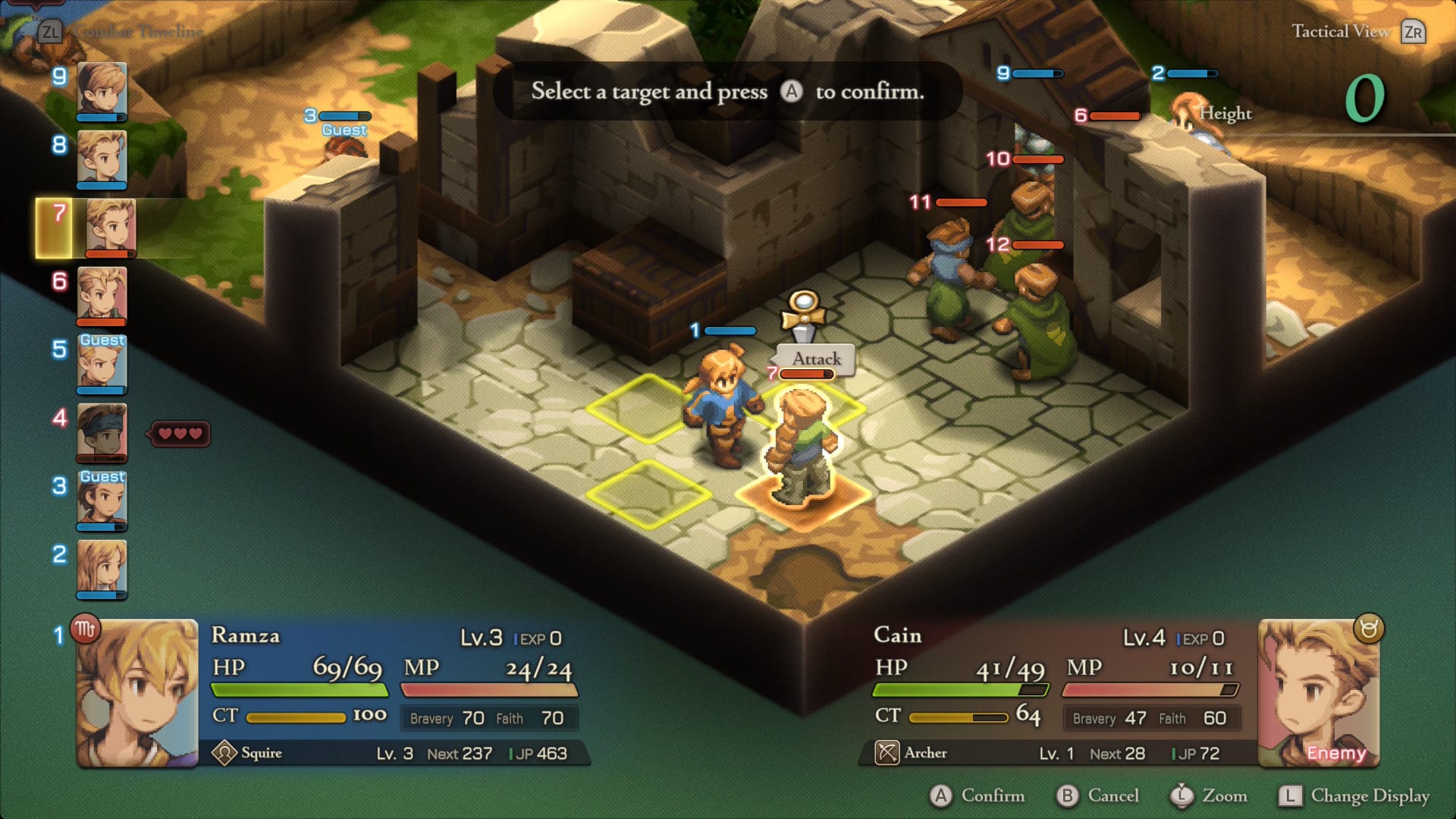Pick the Guest portrait at turn 3
This screenshot has width=1456, height=819.
pos(102,500)
